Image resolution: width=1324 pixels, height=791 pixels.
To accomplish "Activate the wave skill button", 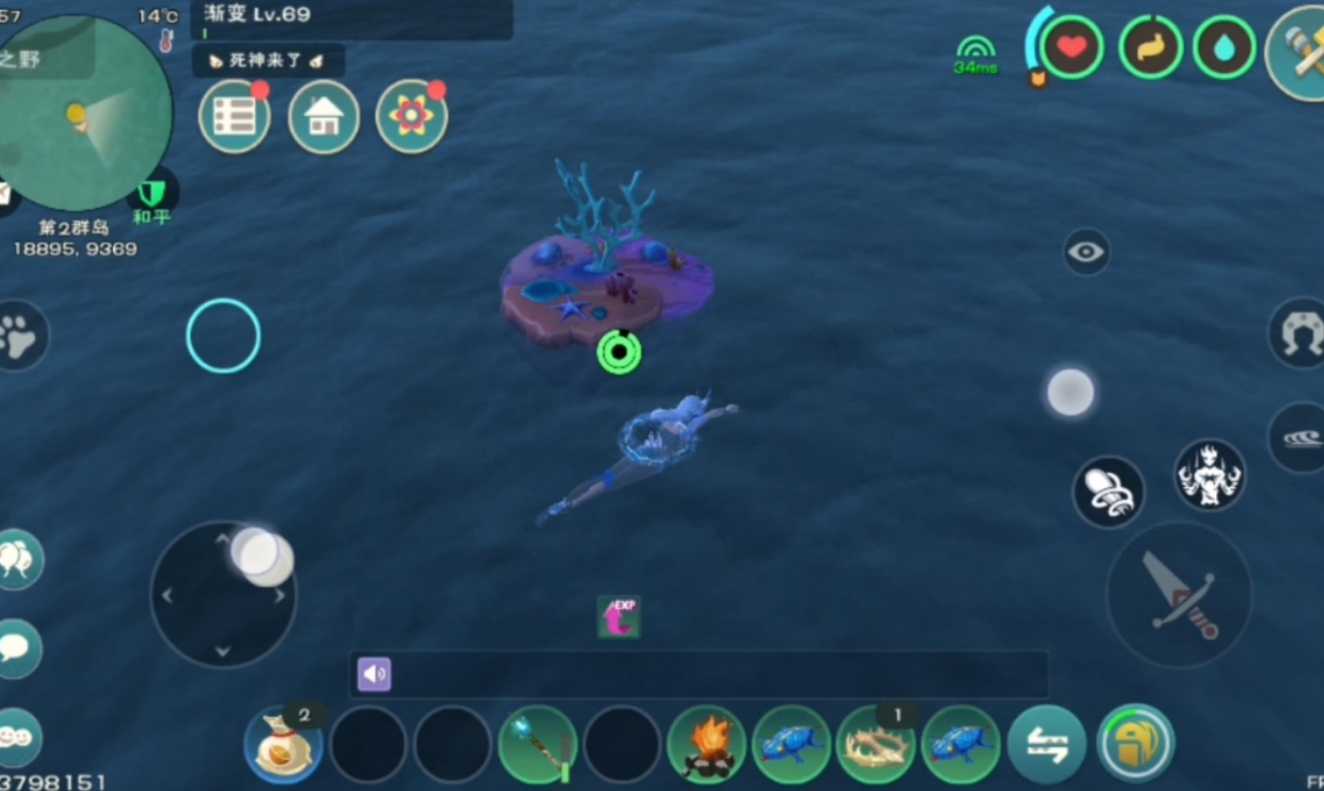I will tap(1300, 438).
